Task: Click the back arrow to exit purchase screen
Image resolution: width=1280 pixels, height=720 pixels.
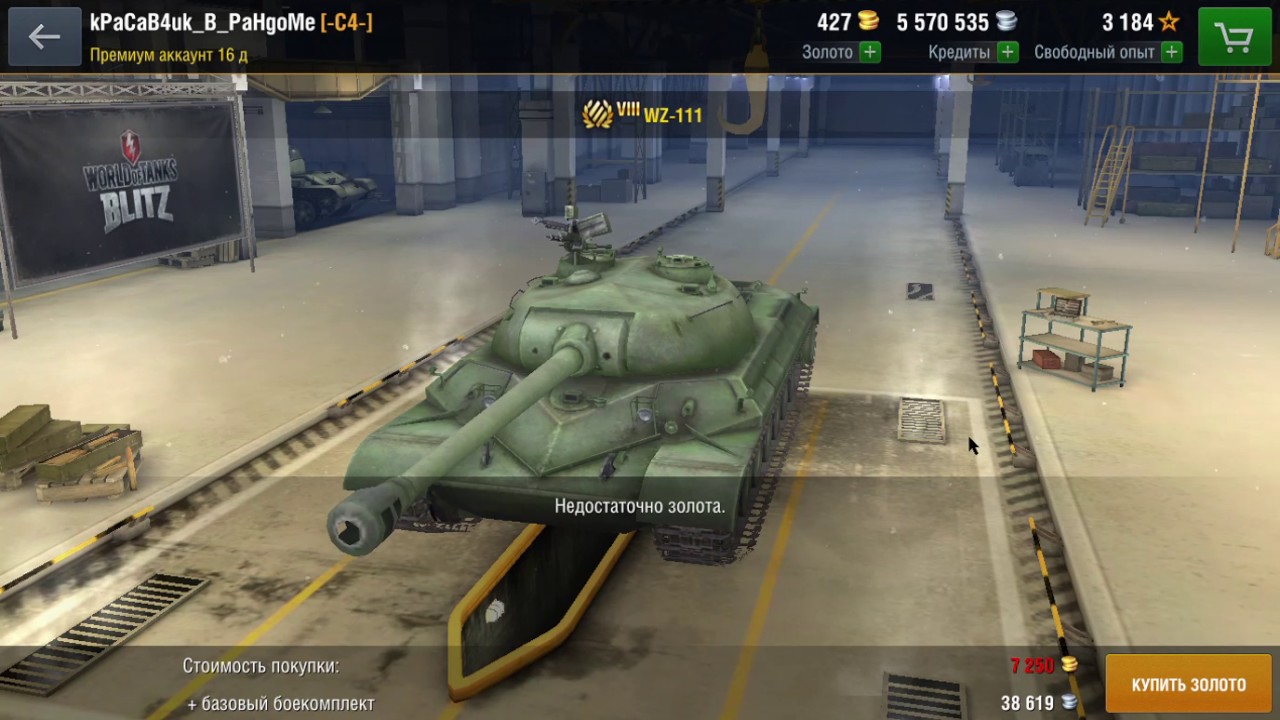Action: (x=44, y=36)
